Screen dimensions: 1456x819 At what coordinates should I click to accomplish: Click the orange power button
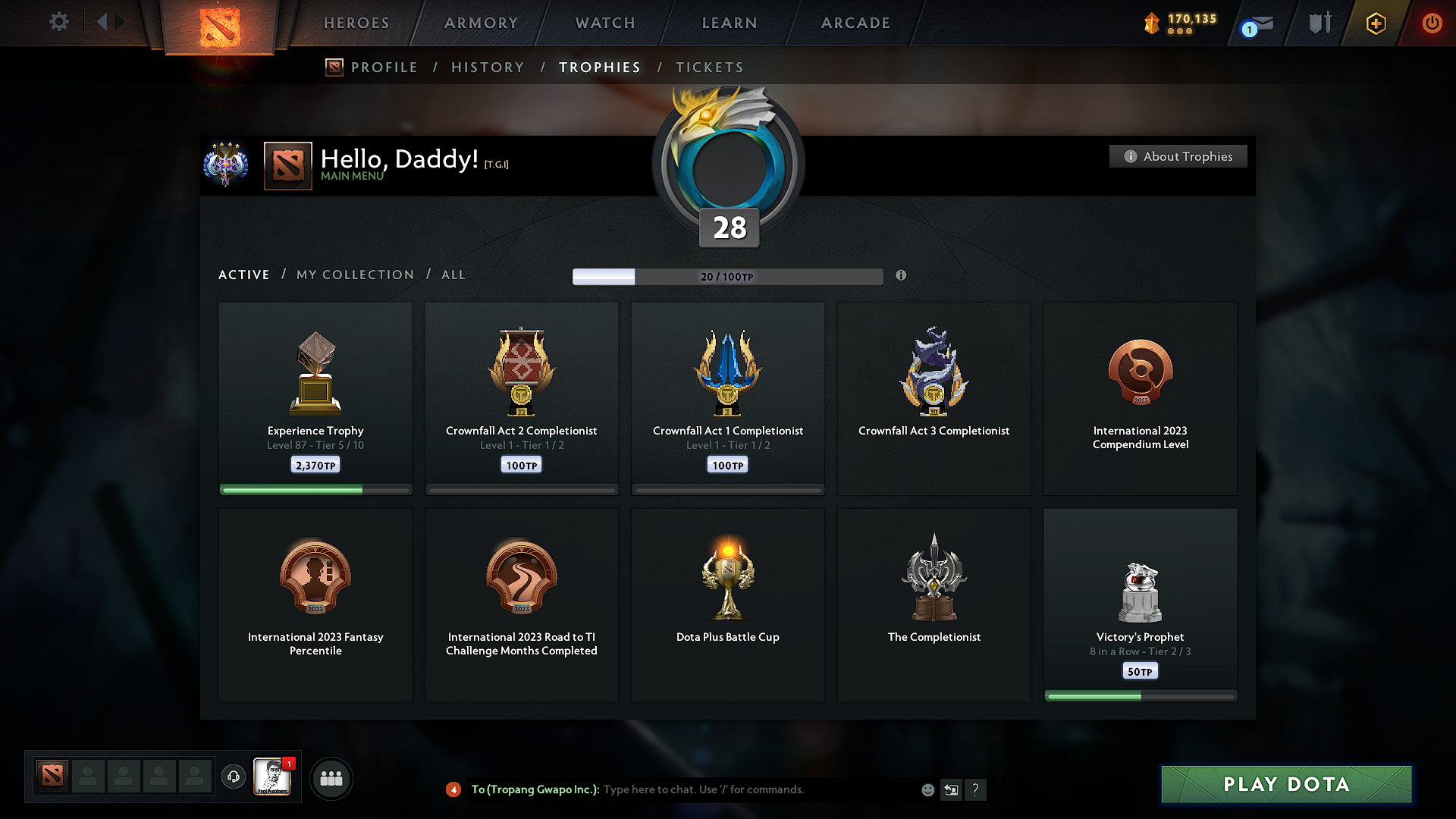tap(1432, 23)
